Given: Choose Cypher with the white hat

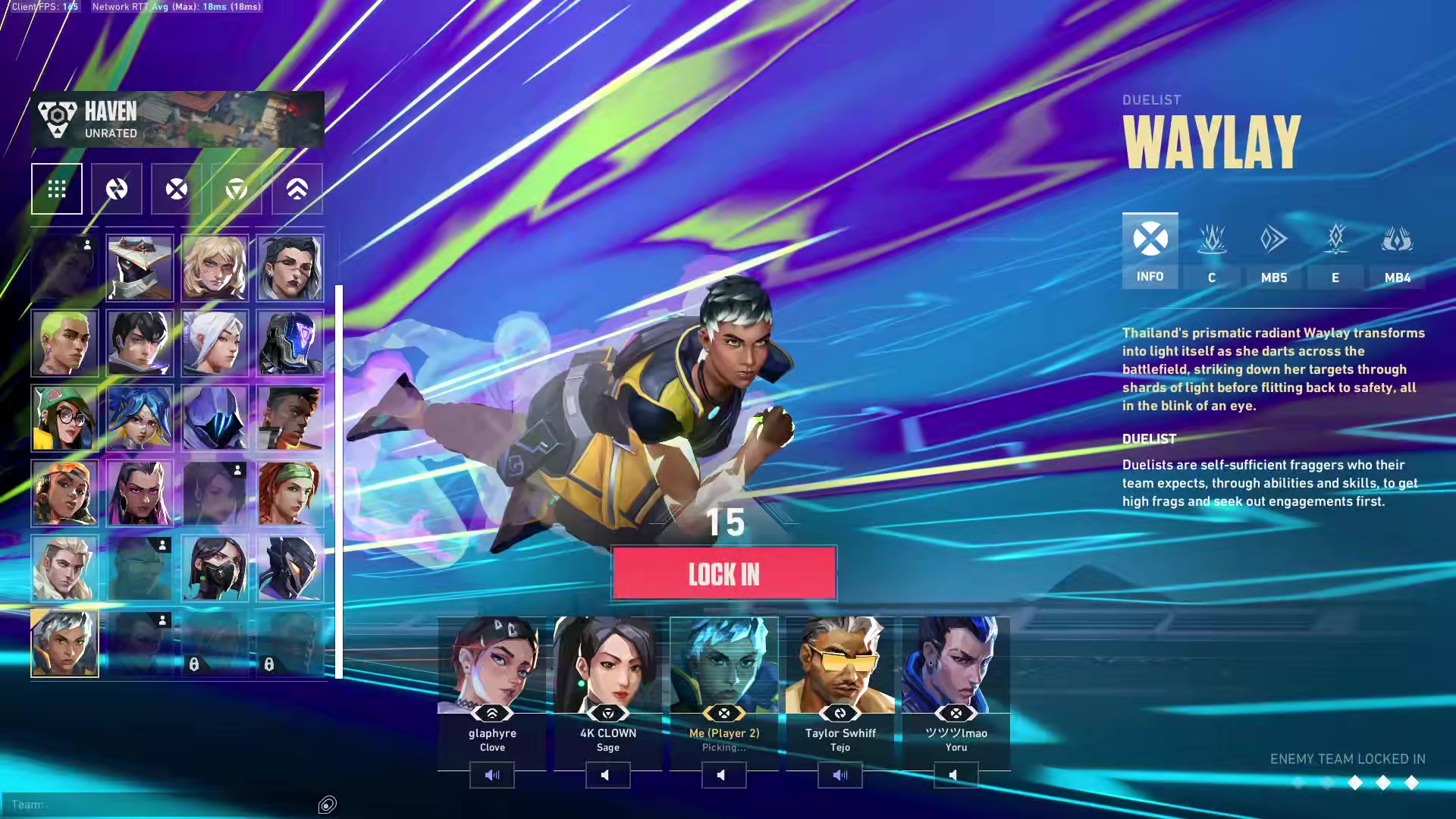Looking at the screenshot, I should click(140, 268).
